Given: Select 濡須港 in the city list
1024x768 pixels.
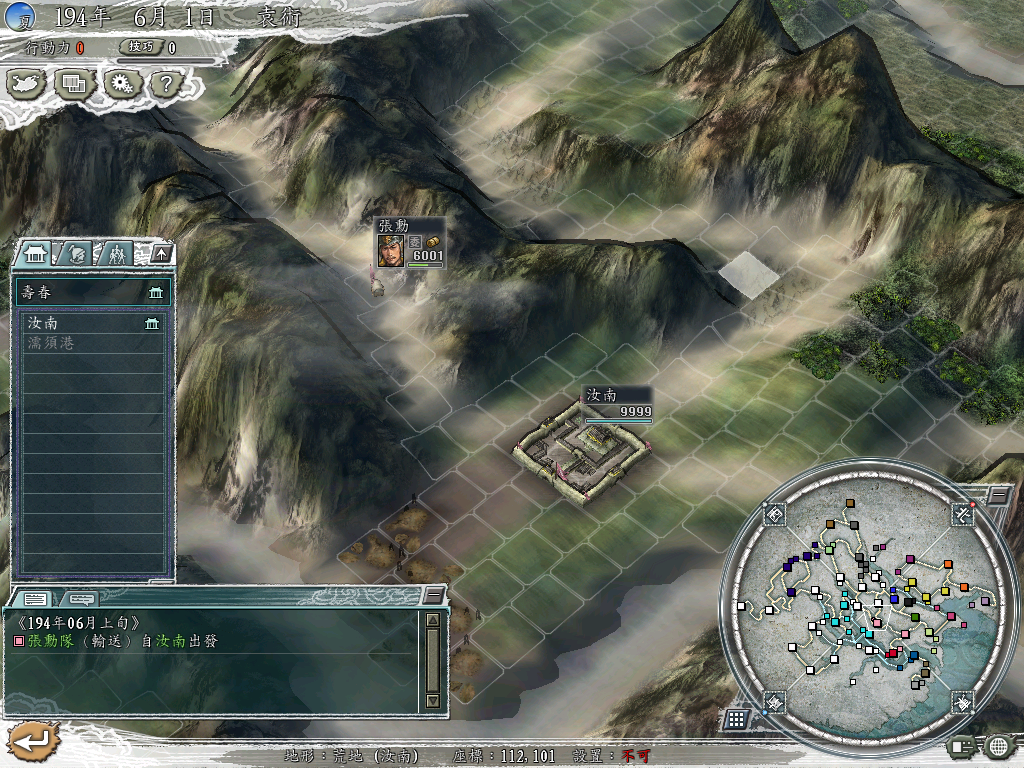Looking at the screenshot, I should (x=92, y=343).
